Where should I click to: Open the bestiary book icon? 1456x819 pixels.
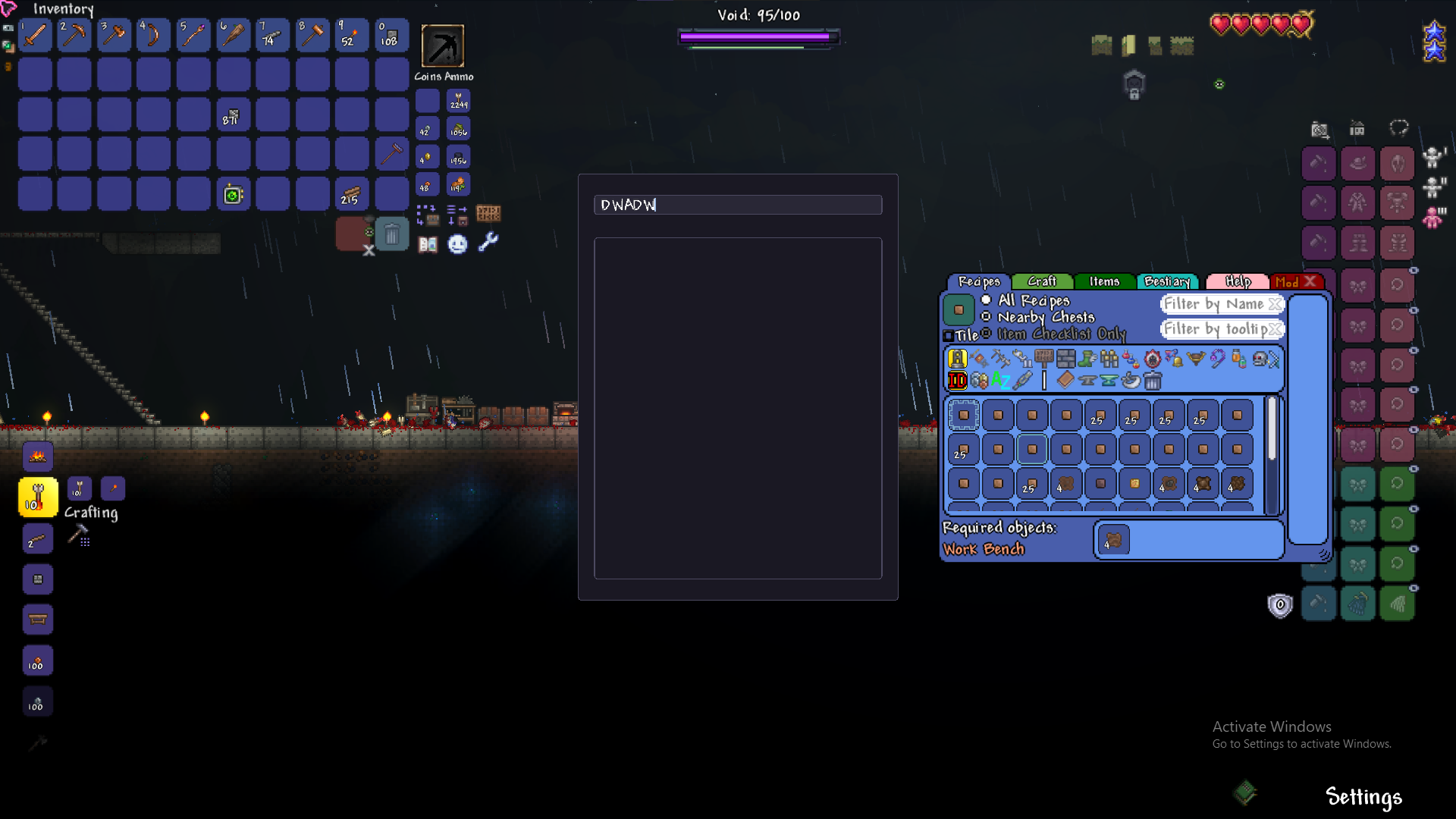click(428, 244)
